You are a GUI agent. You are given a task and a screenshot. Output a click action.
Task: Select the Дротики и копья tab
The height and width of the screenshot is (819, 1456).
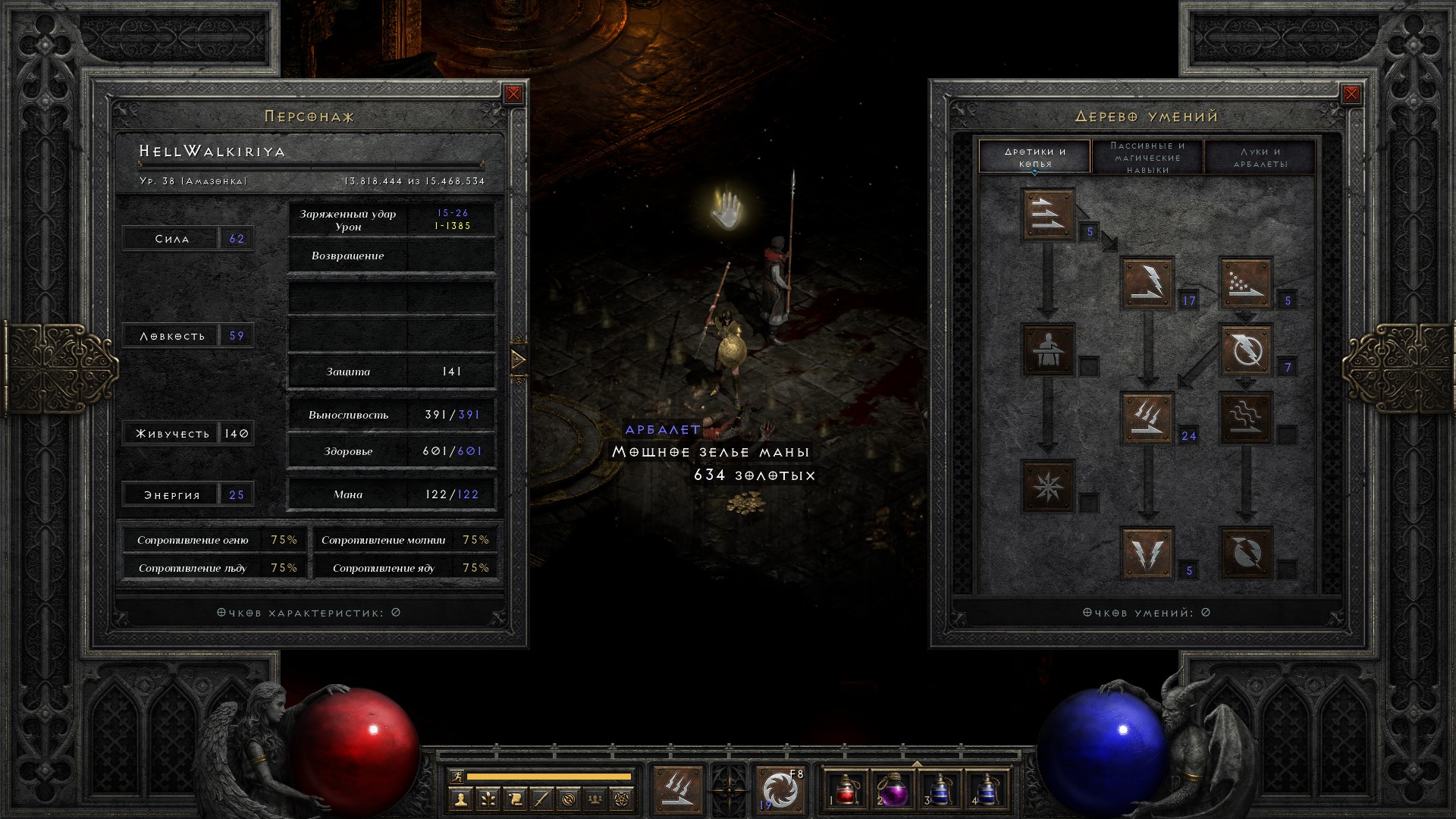coord(1035,157)
